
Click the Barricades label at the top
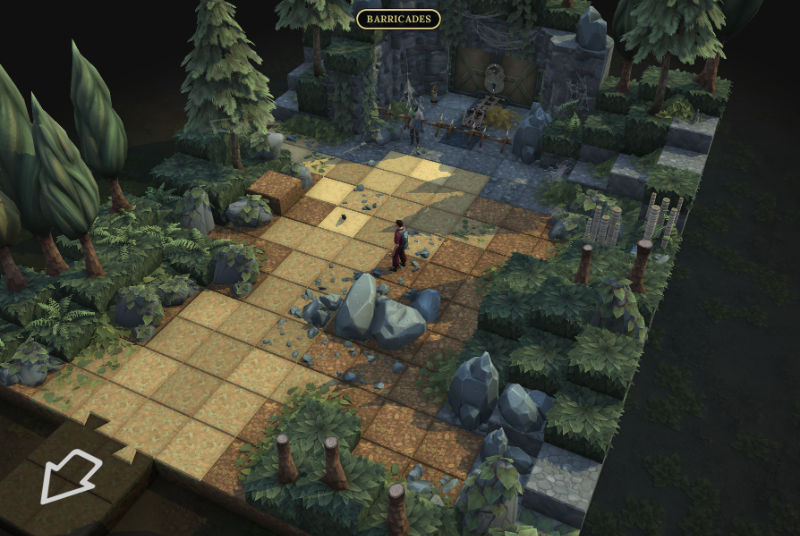click(x=398, y=19)
